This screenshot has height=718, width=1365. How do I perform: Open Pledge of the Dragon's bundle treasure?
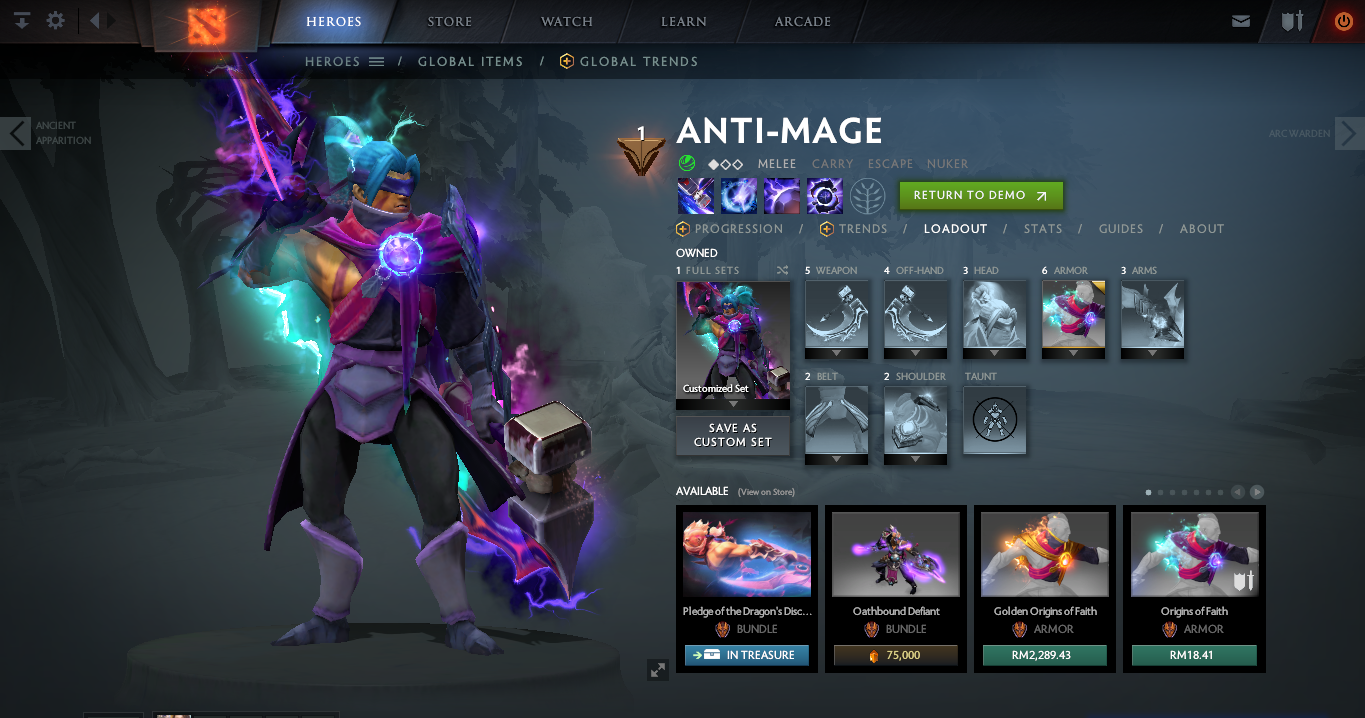pos(746,655)
